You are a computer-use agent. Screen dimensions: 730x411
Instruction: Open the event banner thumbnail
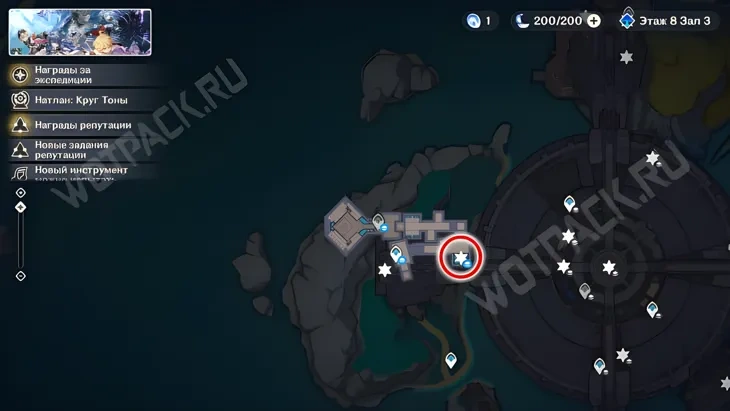coord(80,32)
